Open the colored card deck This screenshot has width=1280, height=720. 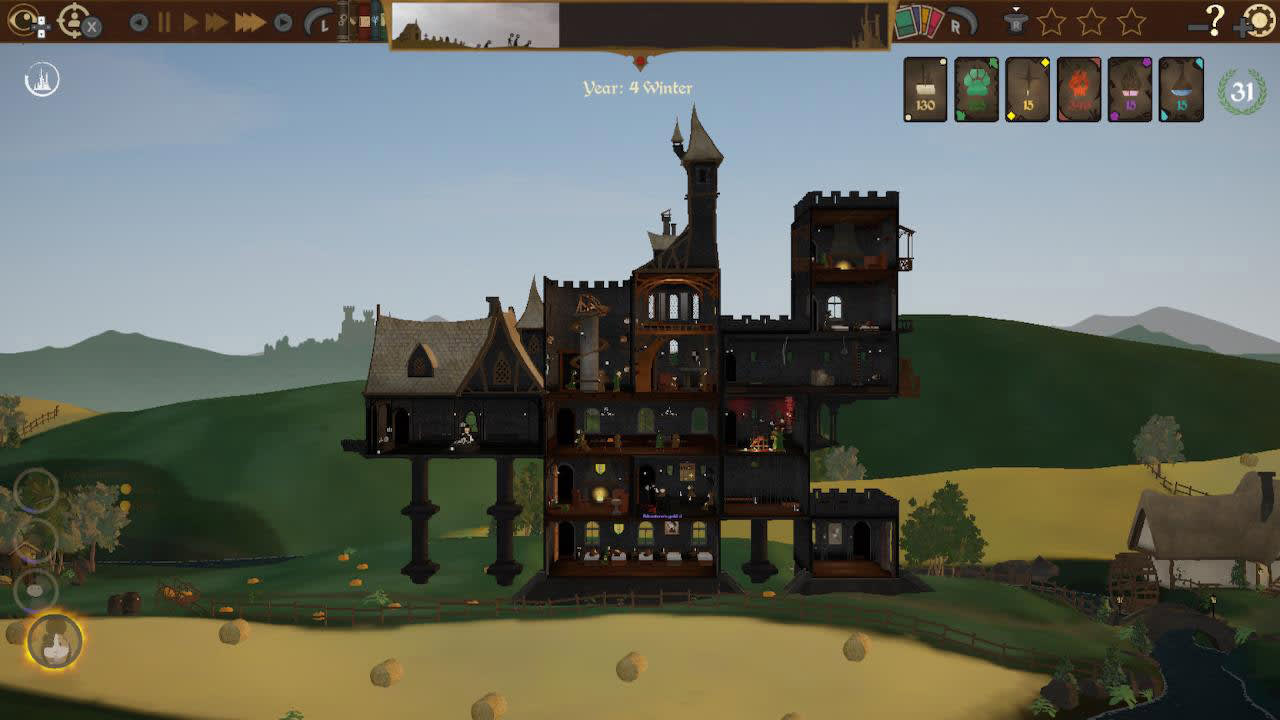coord(917,22)
